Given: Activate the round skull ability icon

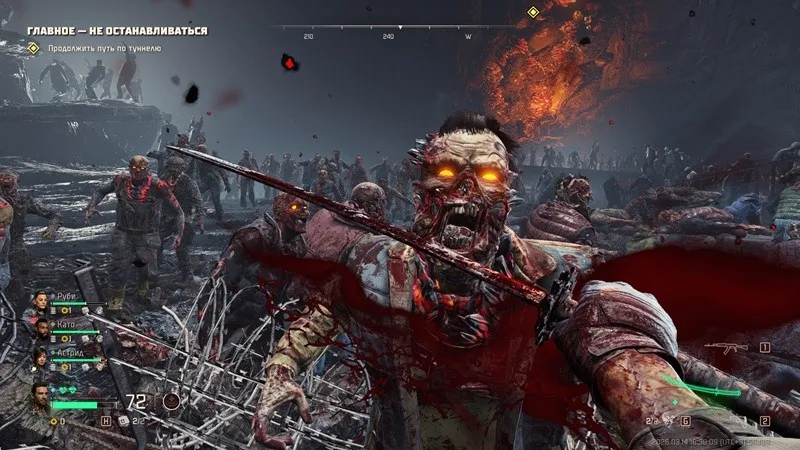Looking at the screenshot, I should click(x=172, y=401).
